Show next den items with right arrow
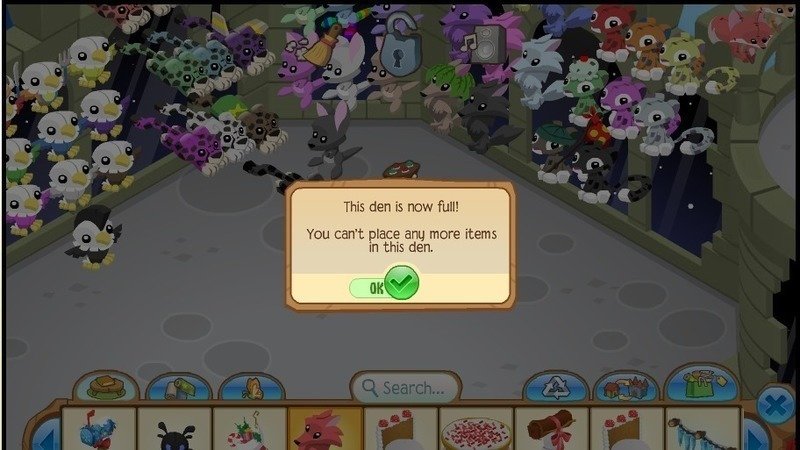 757,435
